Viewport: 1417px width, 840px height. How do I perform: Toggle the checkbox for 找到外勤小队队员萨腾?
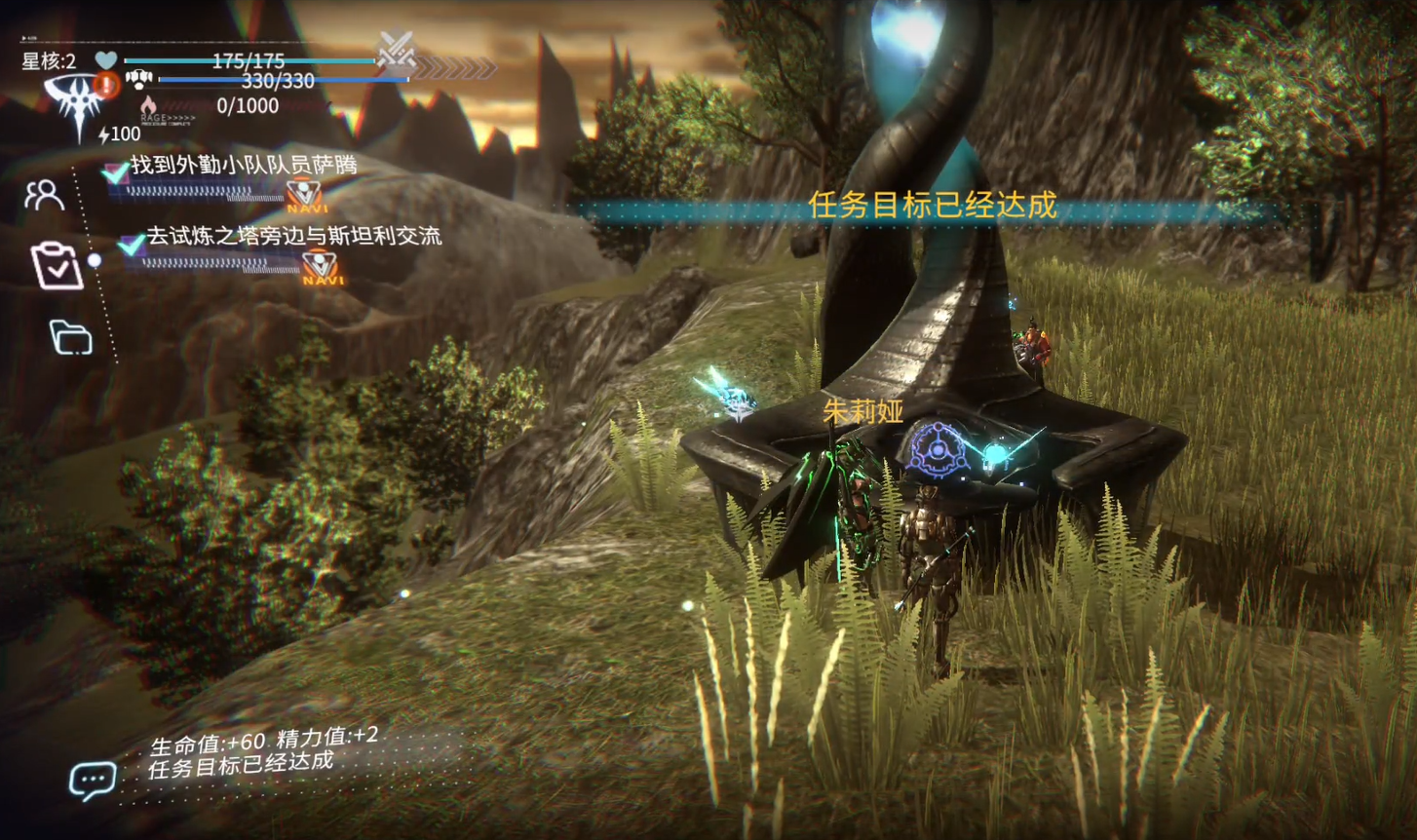(116, 172)
